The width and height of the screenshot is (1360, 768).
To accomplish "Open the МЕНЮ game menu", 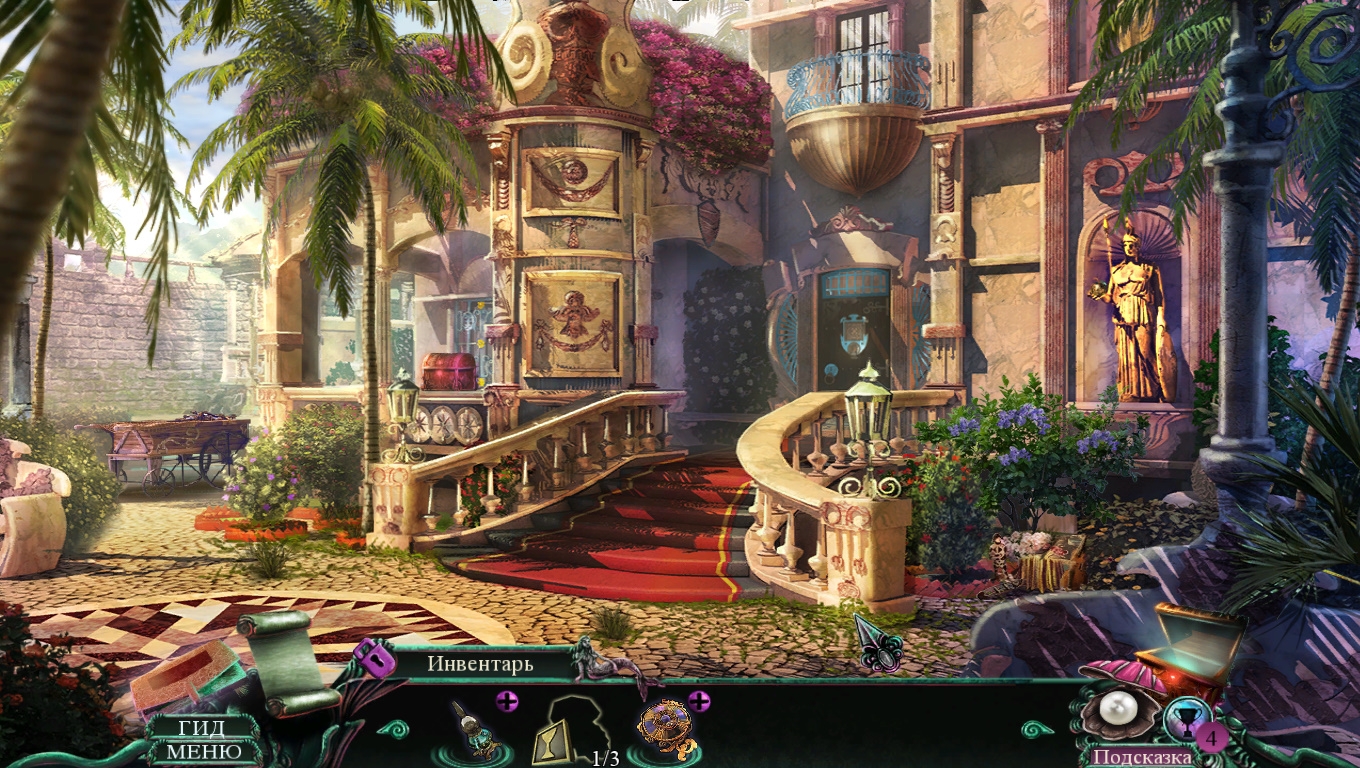I will coord(203,751).
